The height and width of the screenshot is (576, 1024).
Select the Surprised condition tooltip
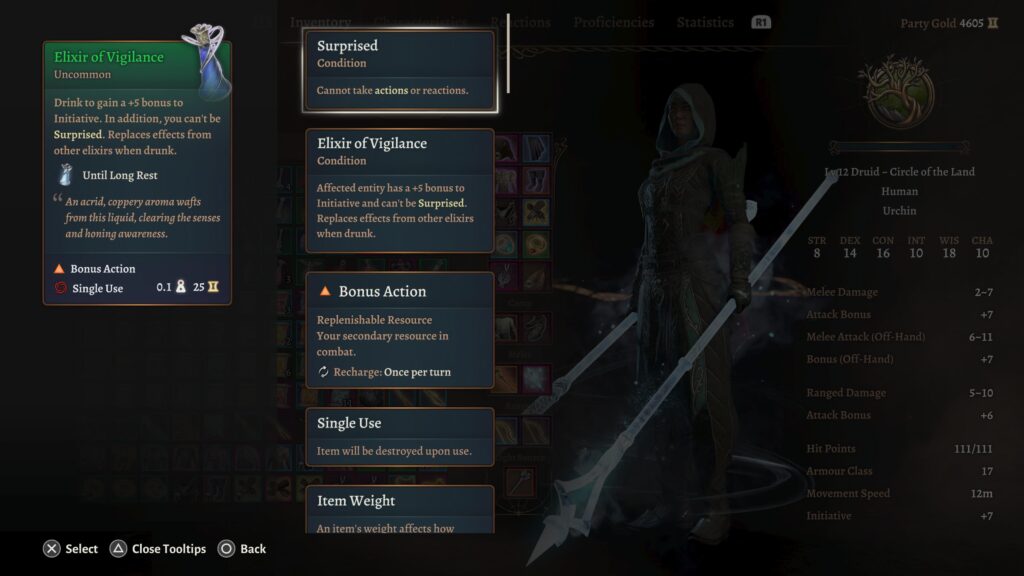pos(399,69)
